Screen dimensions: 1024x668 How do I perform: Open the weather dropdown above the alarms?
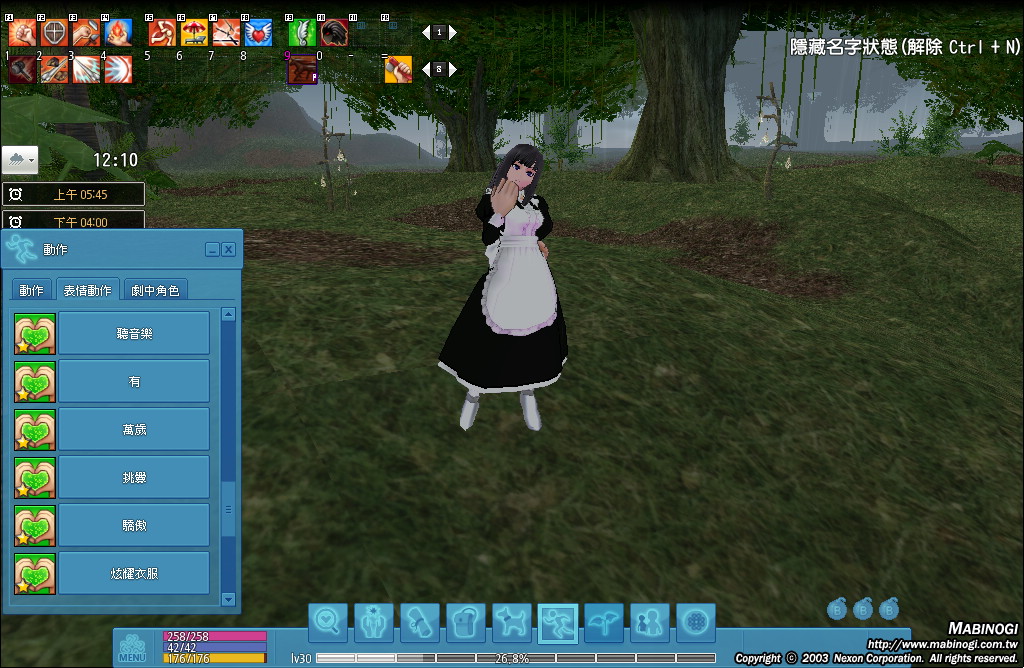[x=20, y=159]
